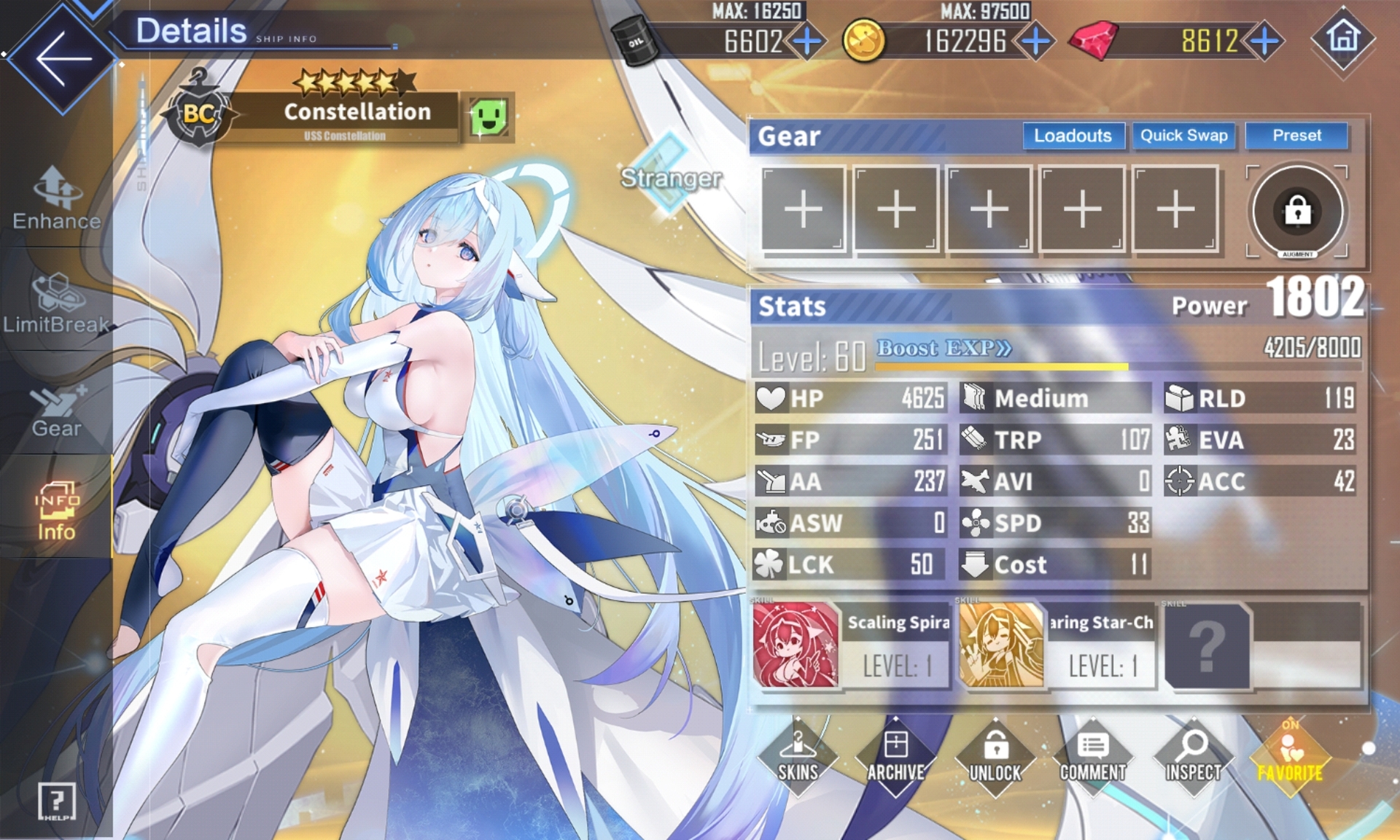1400x840 pixels.
Task: Go back with the arrow button
Action: pyautogui.click(x=62, y=58)
